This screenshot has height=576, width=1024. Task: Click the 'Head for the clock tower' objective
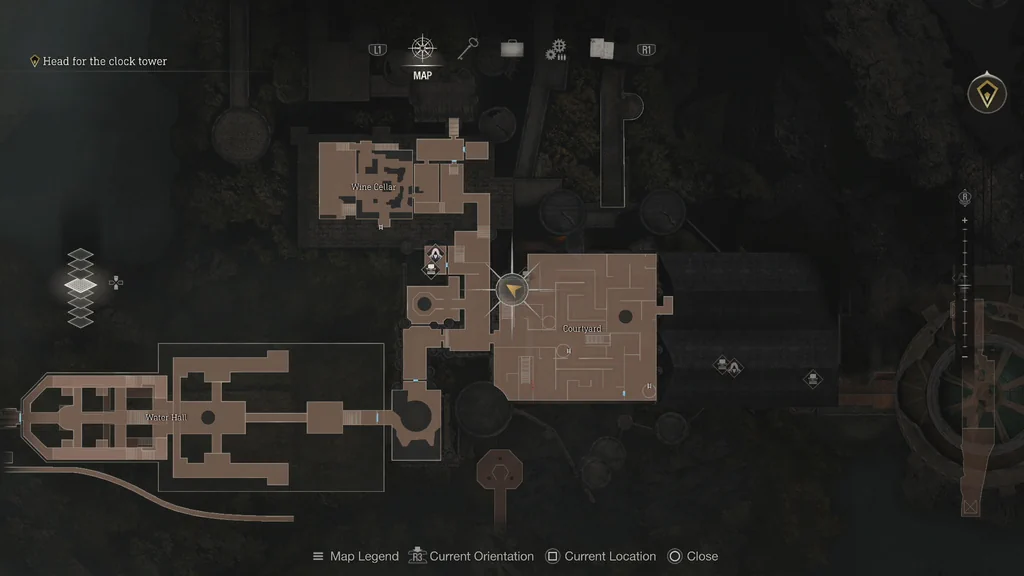pos(104,61)
